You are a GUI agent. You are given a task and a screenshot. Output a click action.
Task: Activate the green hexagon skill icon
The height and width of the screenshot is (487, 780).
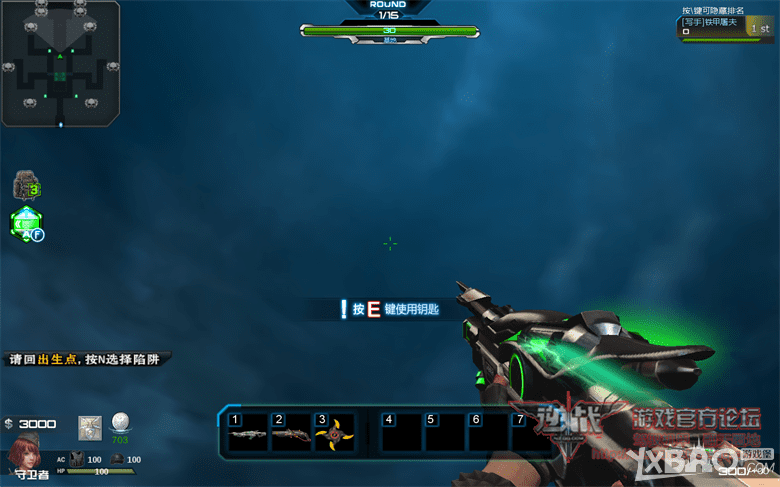(x=25, y=224)
